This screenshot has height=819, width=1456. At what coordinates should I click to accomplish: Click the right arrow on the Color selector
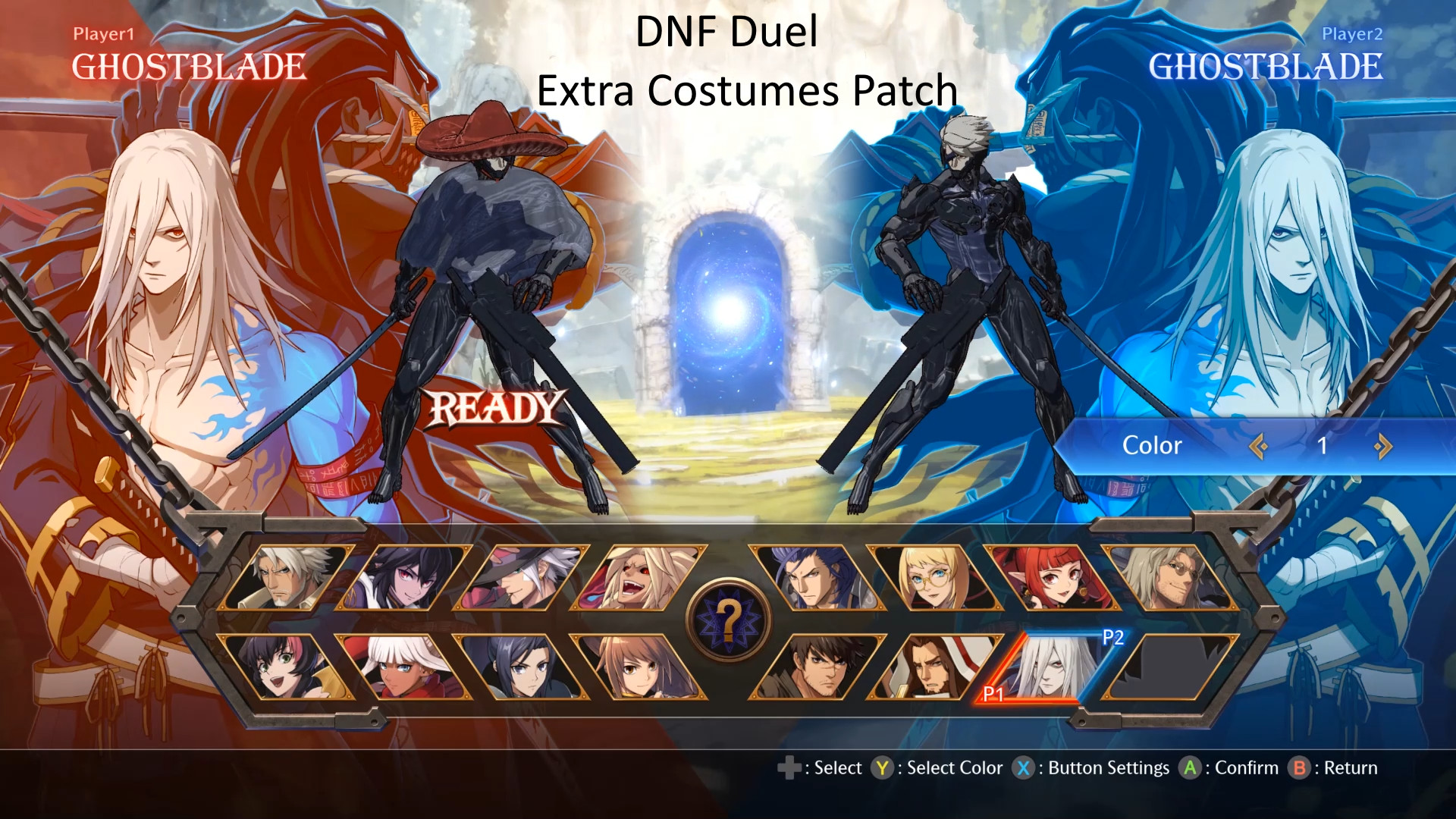(1385, 447)
